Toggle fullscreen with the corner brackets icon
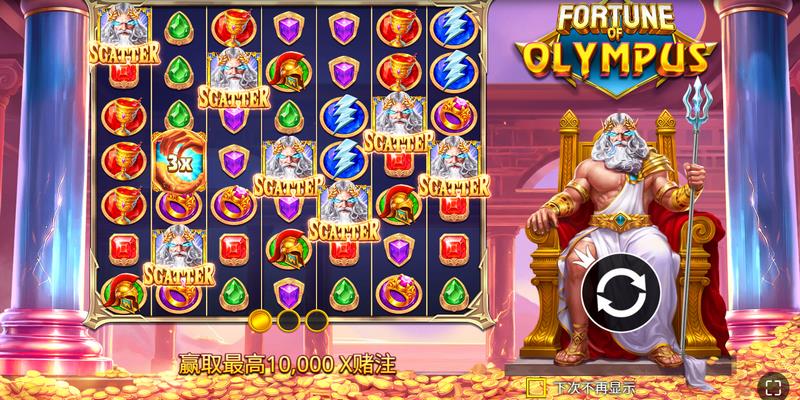This screenshot has height=400, width=800. click(773, 386)
